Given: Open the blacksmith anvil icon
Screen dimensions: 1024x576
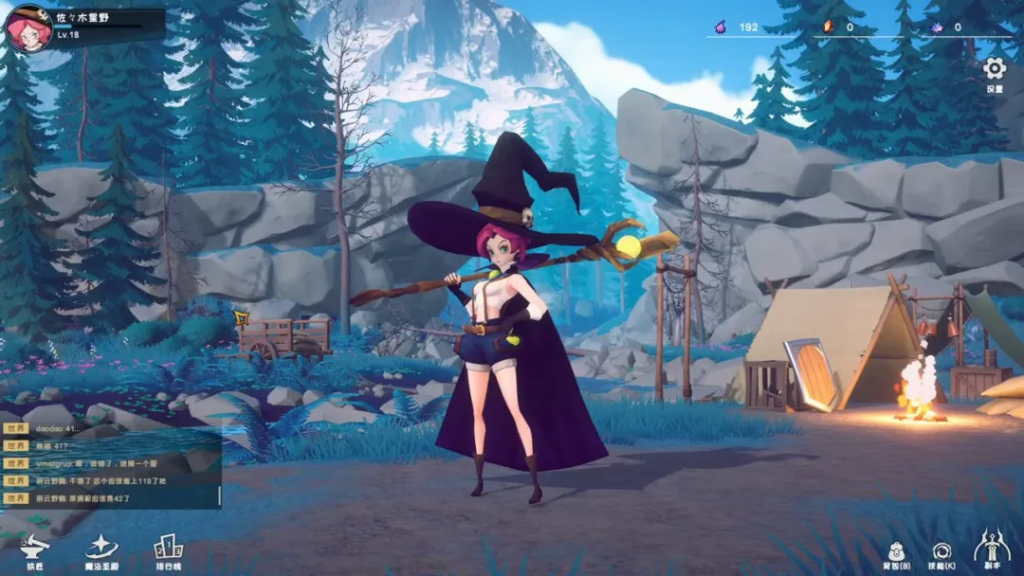Looking at the screenshot, I should [x=35, y=547].
